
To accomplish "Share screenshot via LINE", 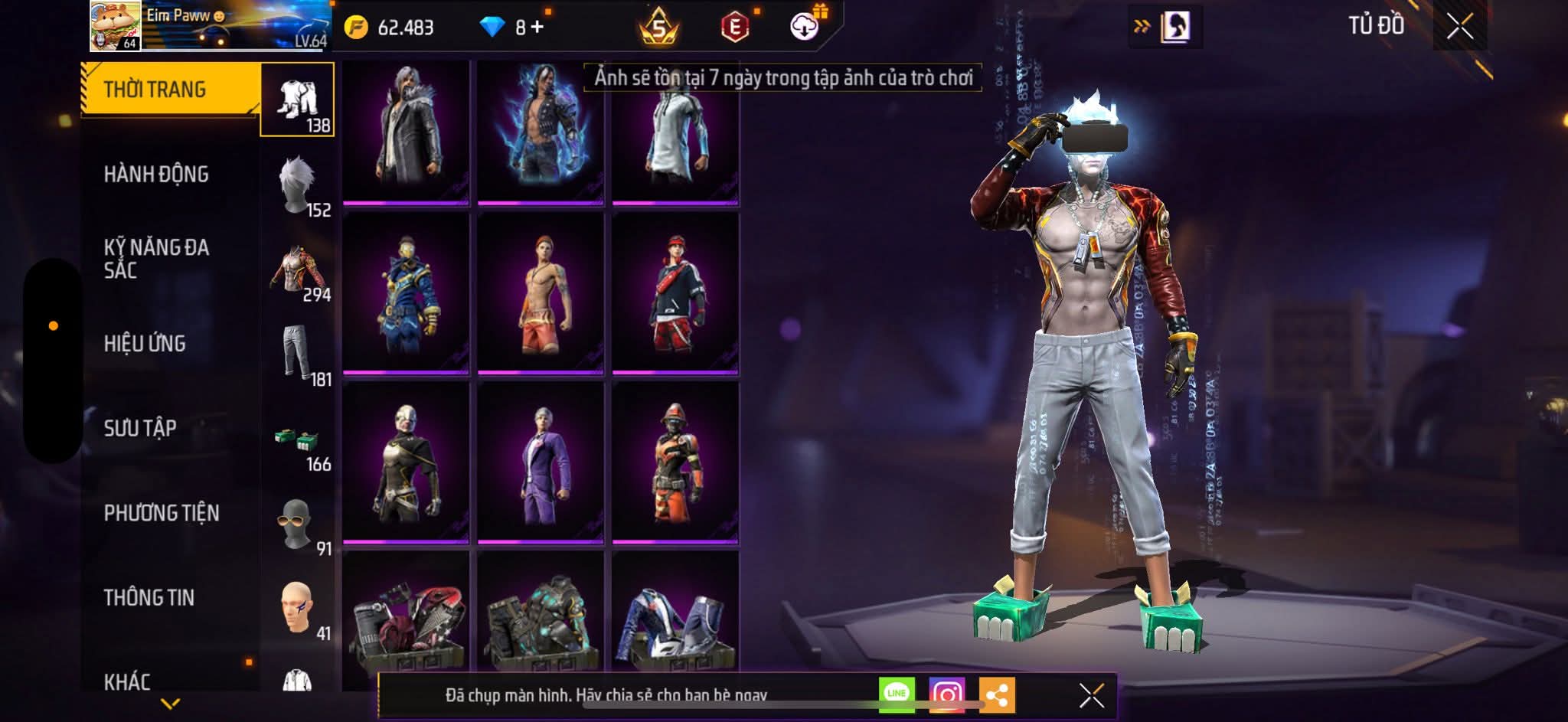I will (x=897, y=694).
